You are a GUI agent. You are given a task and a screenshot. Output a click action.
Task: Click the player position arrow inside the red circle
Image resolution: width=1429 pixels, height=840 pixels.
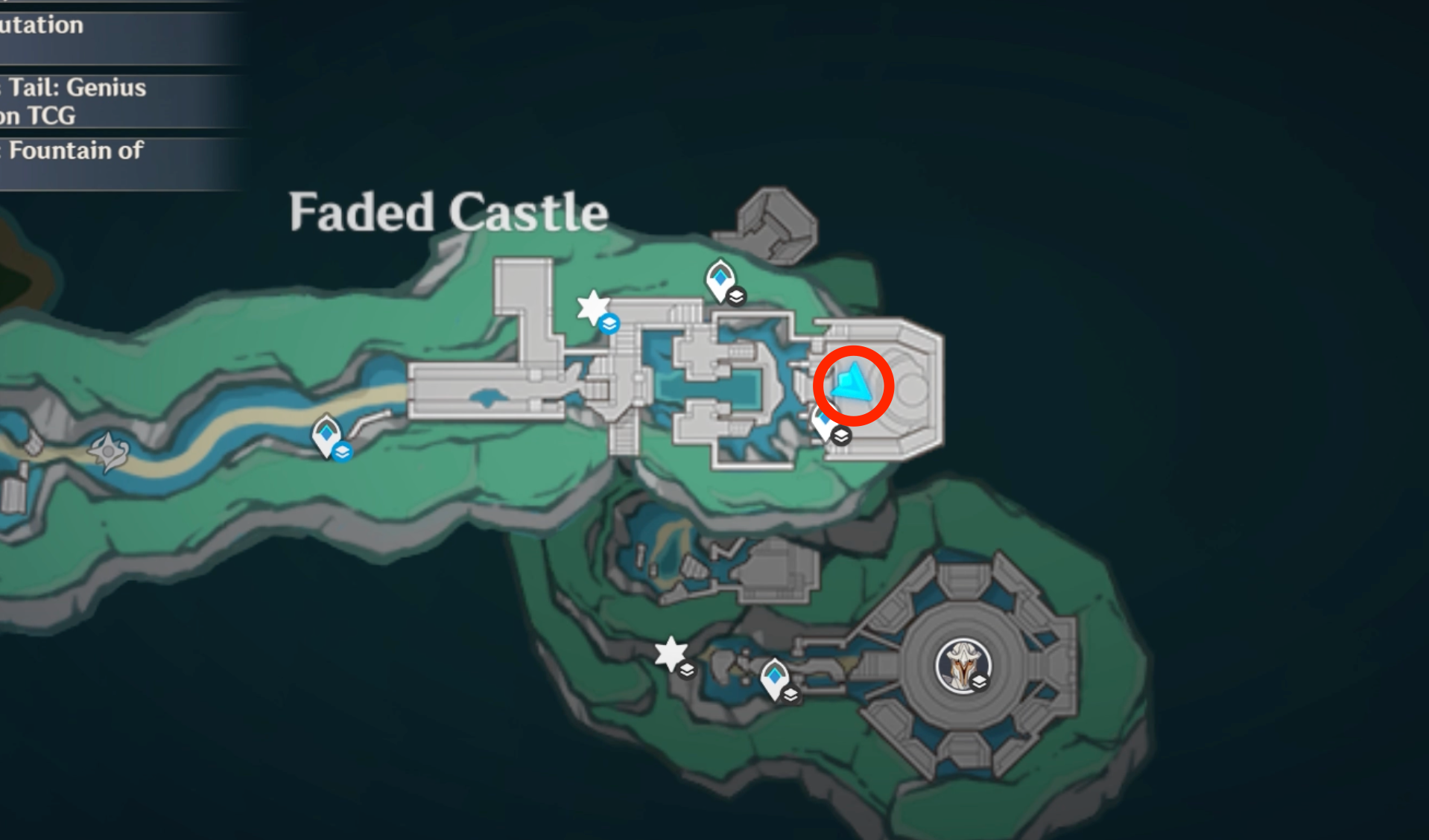click(x=853, y=384)
